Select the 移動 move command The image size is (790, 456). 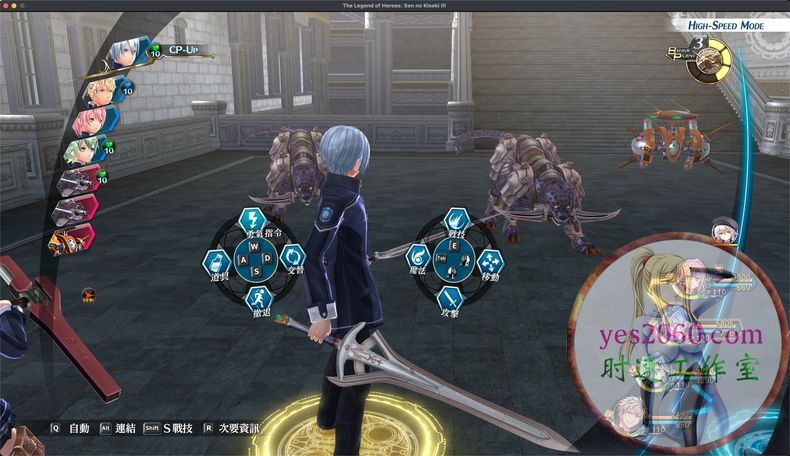pyautogui.click(x=489, y=262)
